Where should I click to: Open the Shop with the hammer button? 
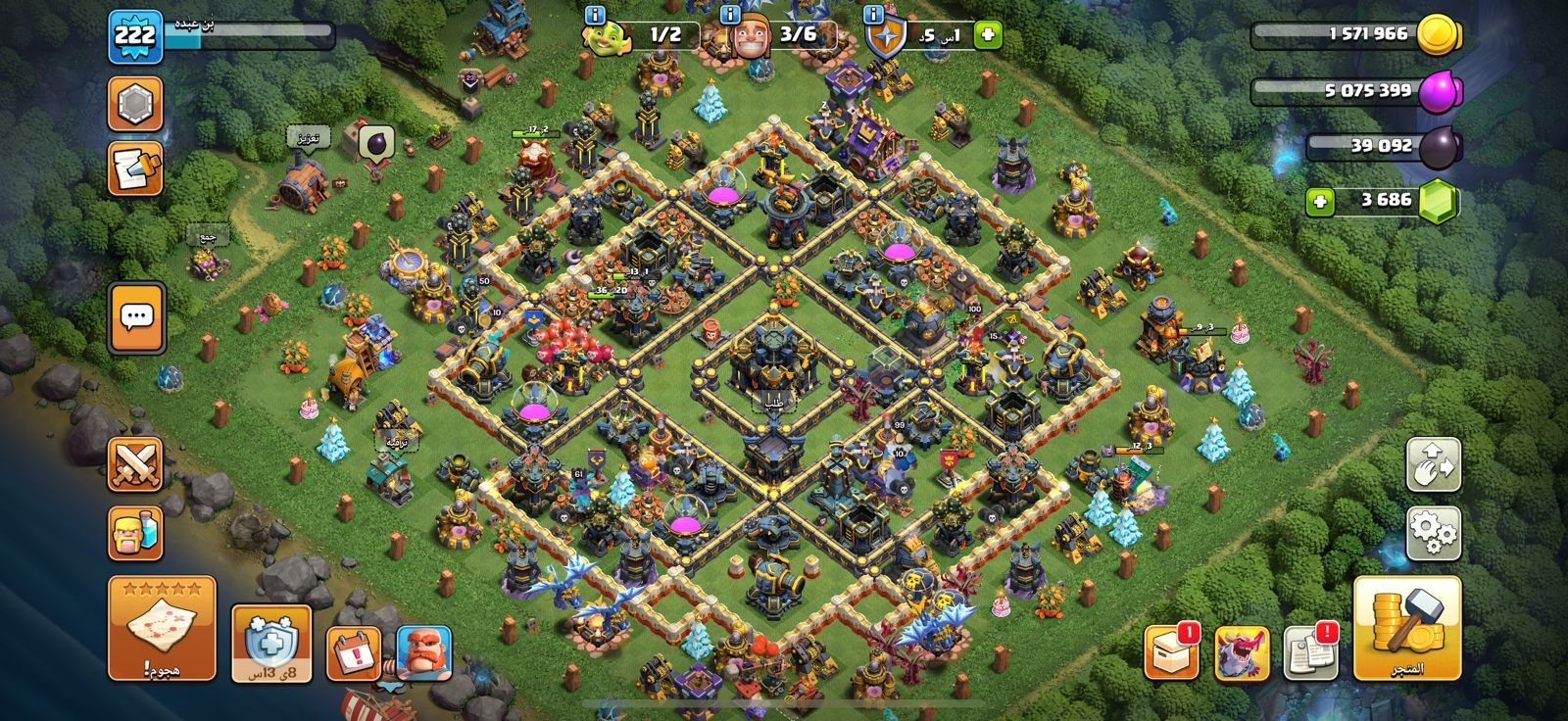pos(1407,628)
